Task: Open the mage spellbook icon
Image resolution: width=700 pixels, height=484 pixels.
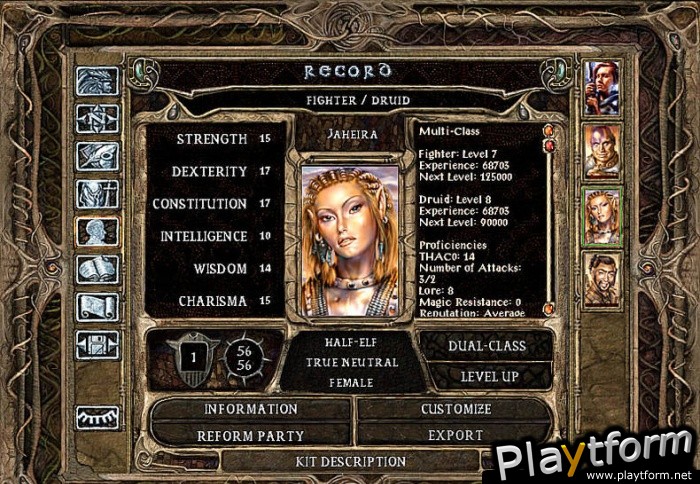Action: tap(97, 269)
